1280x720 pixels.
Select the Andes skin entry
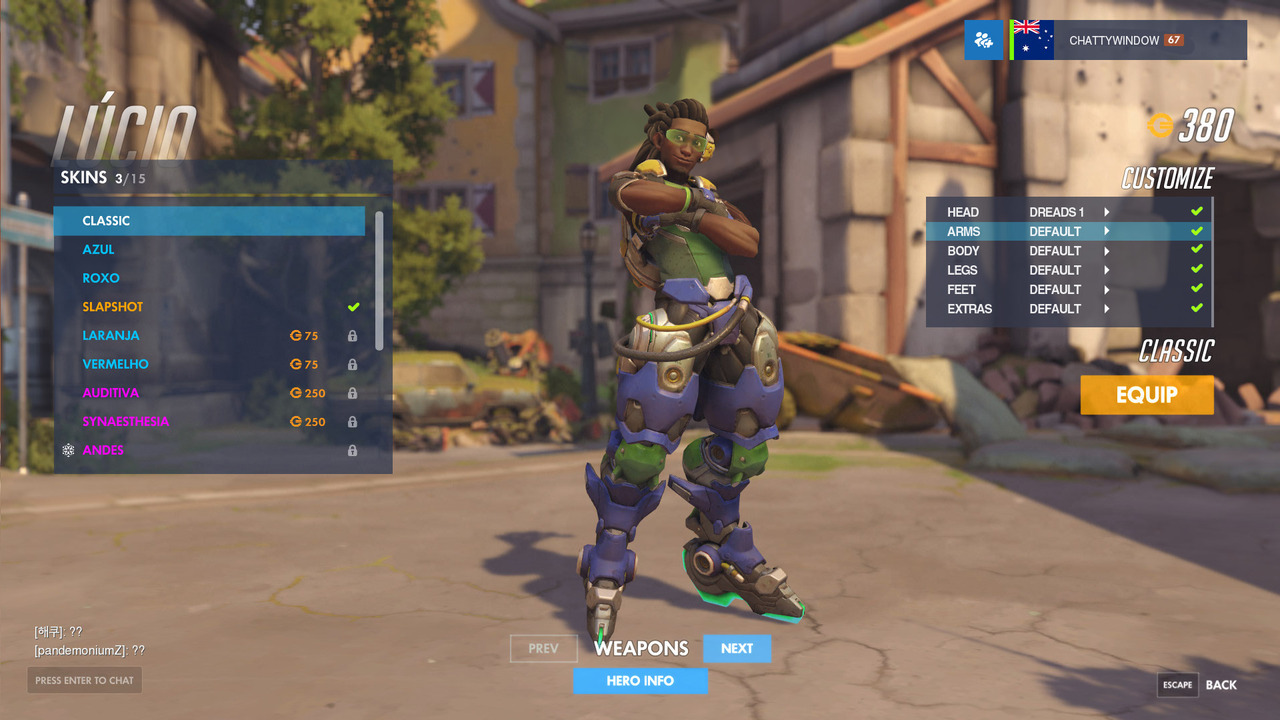coord(209,451)
